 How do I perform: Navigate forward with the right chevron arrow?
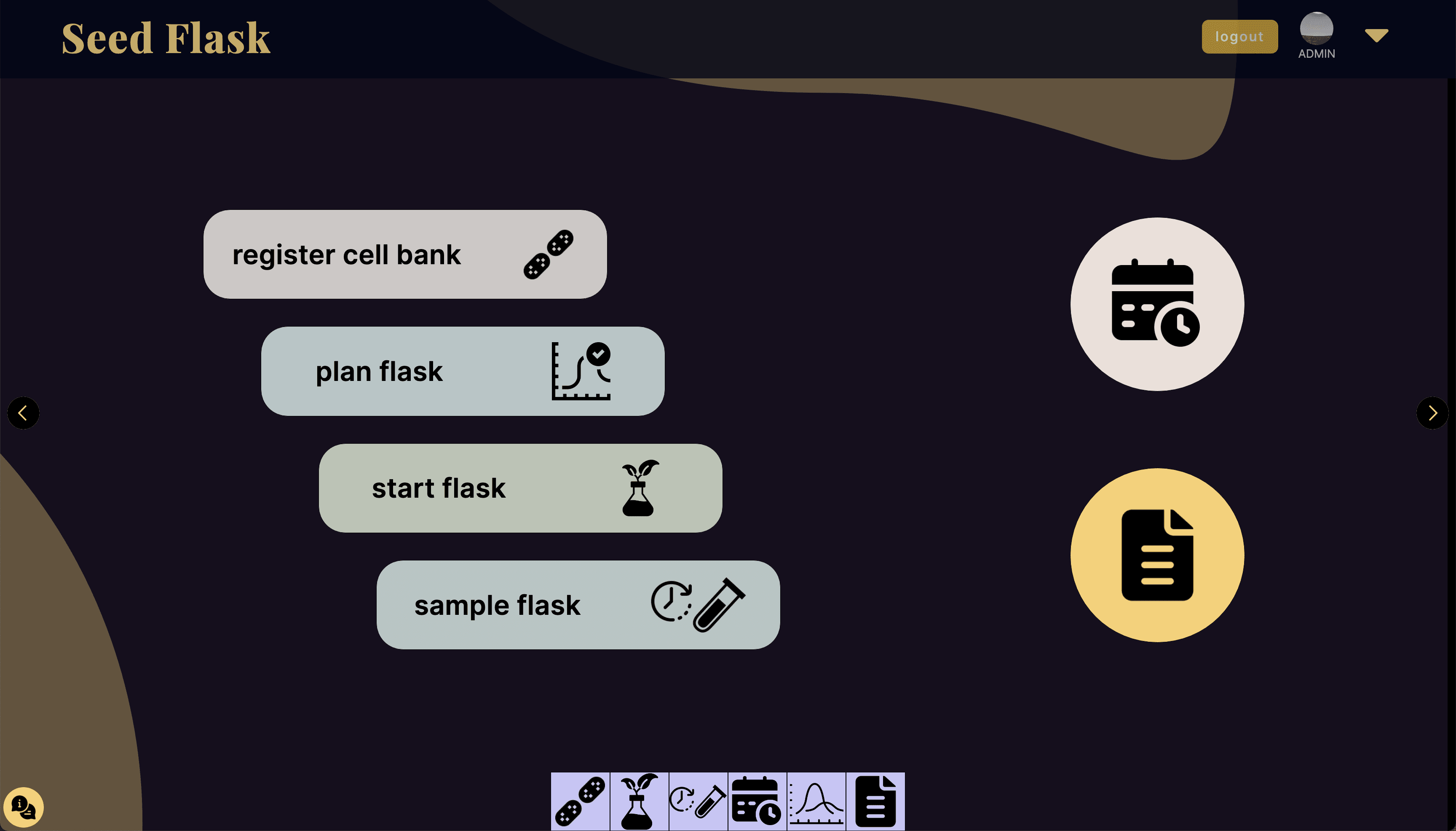pyautogui.click(x=1432, y=413)
